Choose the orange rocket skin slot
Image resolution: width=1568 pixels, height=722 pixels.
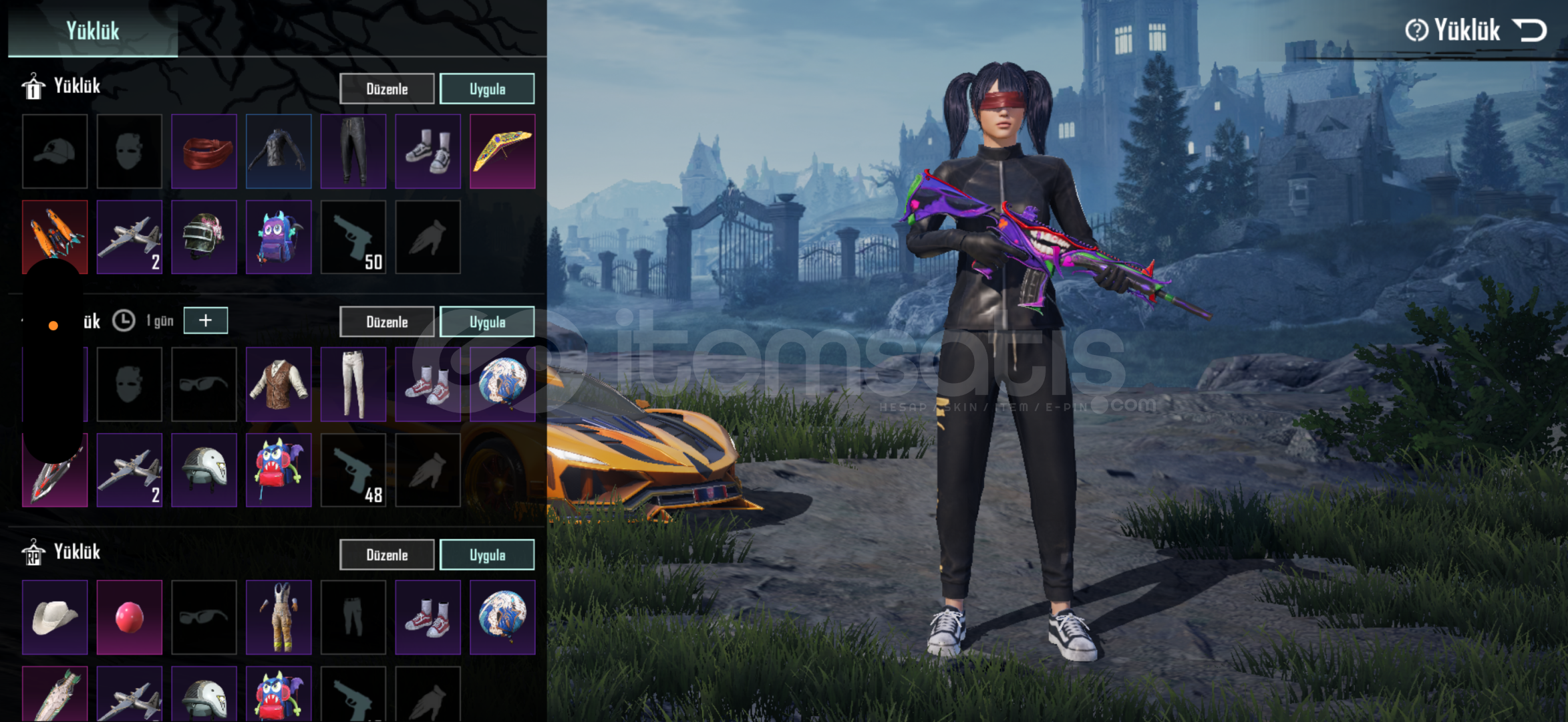pyautogui.click(x=55, y=237)
